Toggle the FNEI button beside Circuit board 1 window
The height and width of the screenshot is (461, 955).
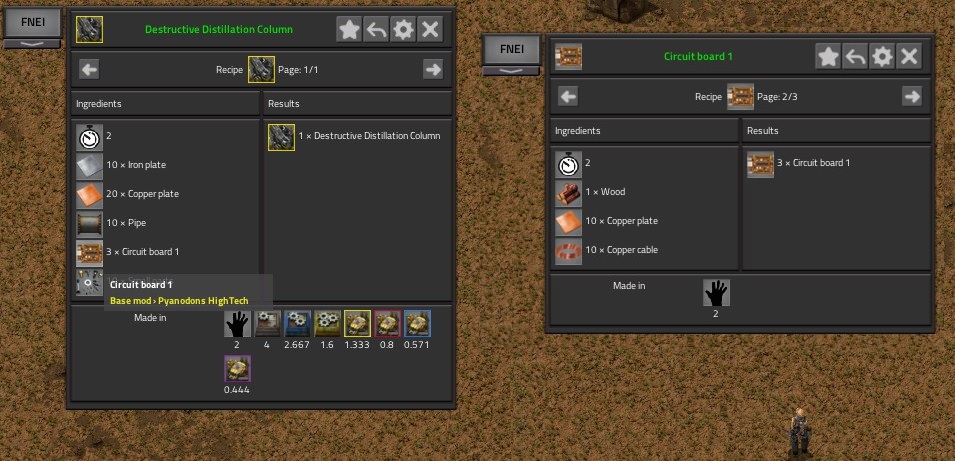[x=511, y=49]
